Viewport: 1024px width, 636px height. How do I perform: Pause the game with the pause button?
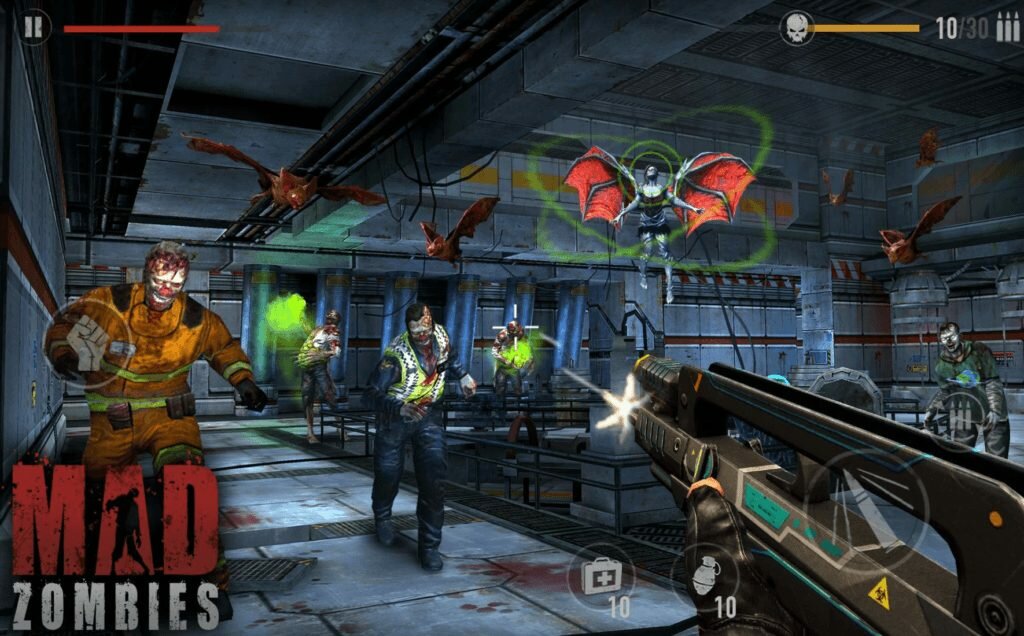[x=34, y=27]
